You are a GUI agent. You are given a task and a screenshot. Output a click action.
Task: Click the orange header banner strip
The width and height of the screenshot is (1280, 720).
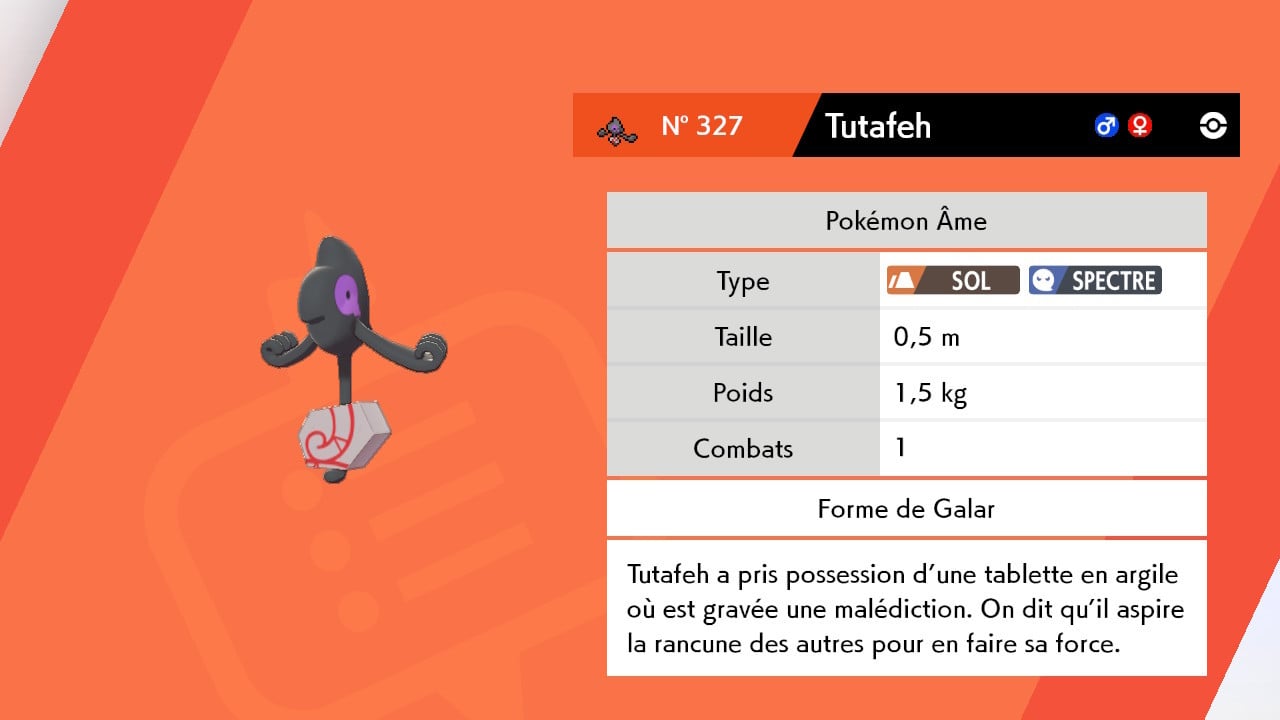[x=690, y=125]
